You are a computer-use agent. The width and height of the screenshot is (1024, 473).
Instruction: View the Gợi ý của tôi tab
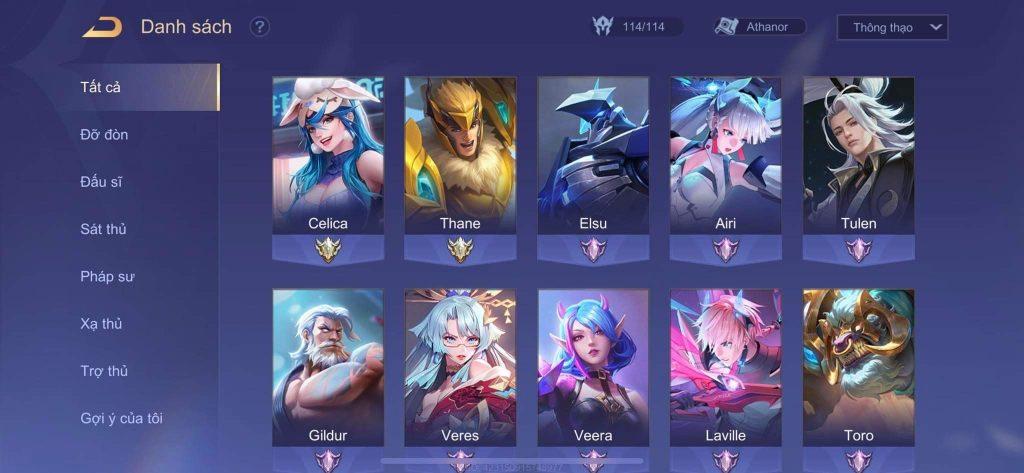[x=121, y=418]
